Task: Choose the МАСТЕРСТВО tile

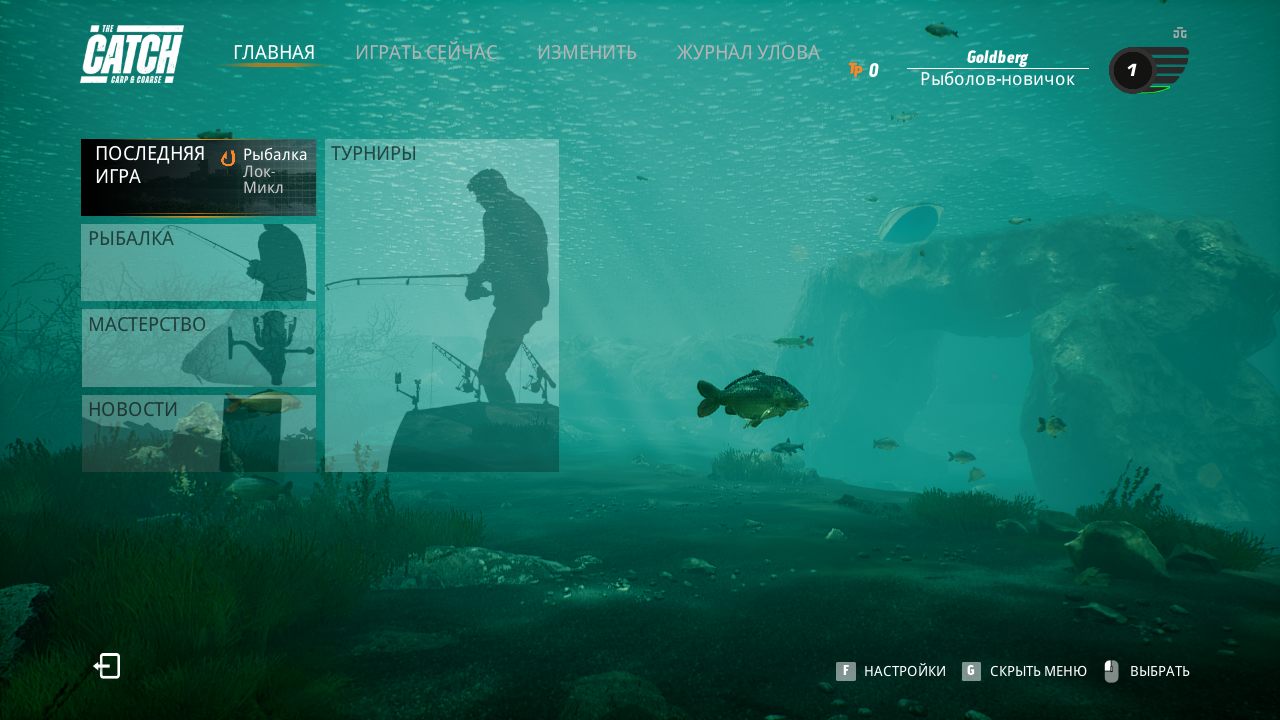Action: coord(198,347)
